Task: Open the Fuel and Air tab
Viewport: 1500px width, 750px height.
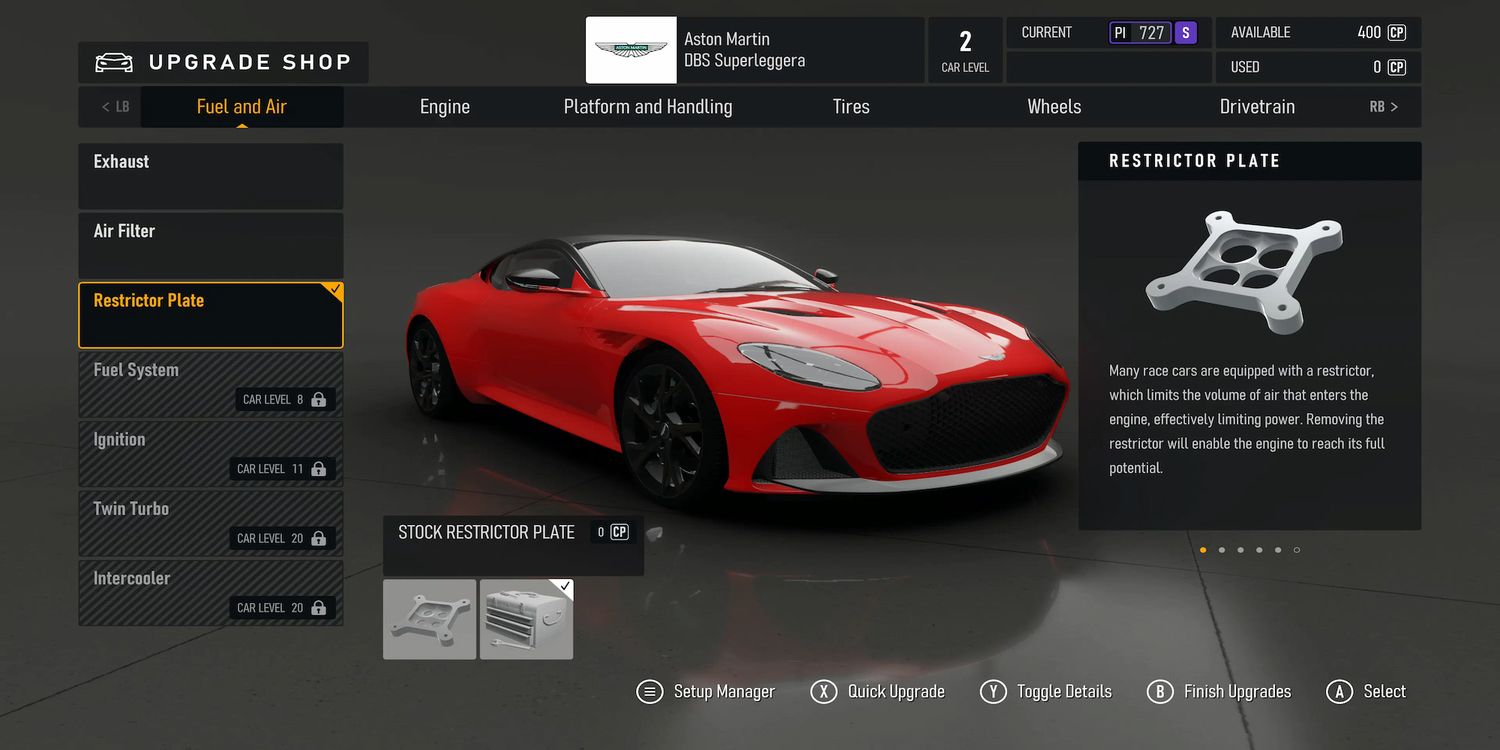Action: tap(242, 107)
